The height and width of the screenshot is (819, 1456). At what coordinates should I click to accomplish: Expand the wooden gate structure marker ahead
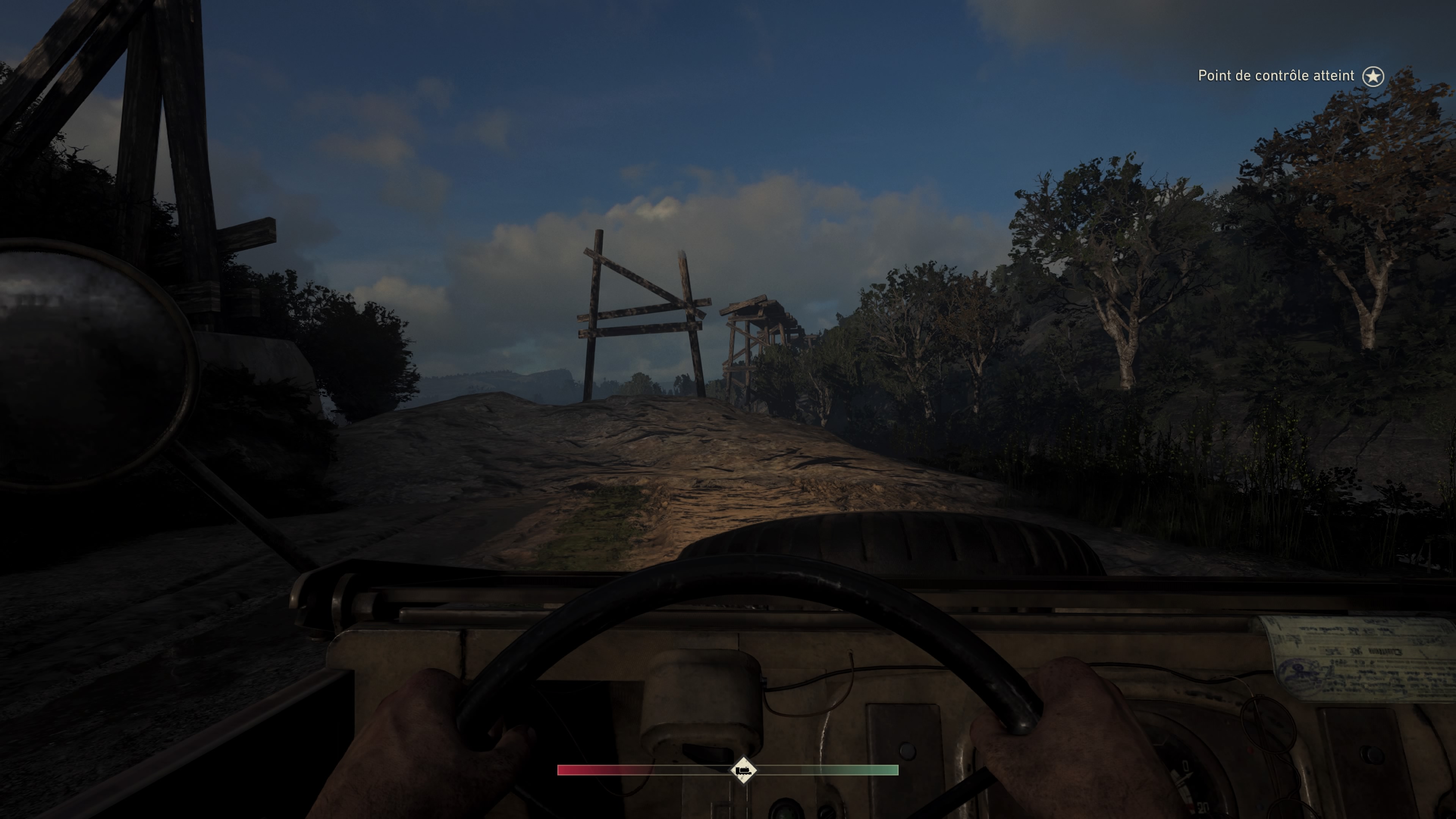tap(644, 317)
